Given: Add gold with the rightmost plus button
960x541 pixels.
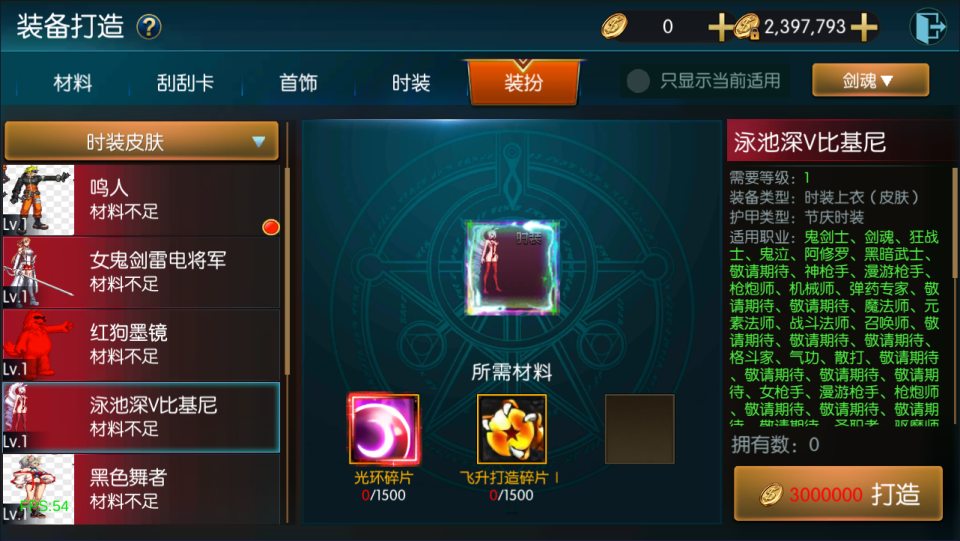Looking at the screenshot, I should pyautogui.click(x=863, y=28).
